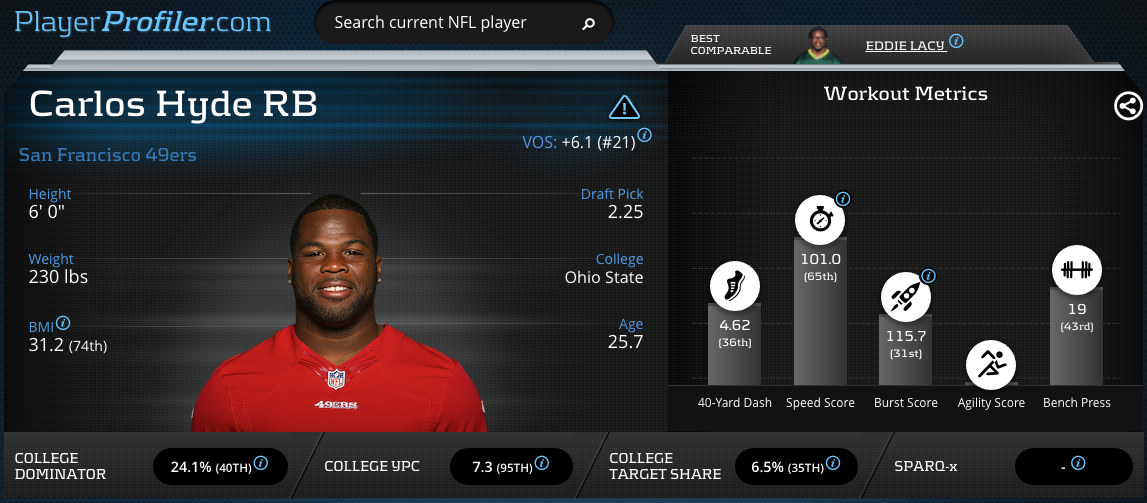Show info for College Target Share value

click(833, 463)
